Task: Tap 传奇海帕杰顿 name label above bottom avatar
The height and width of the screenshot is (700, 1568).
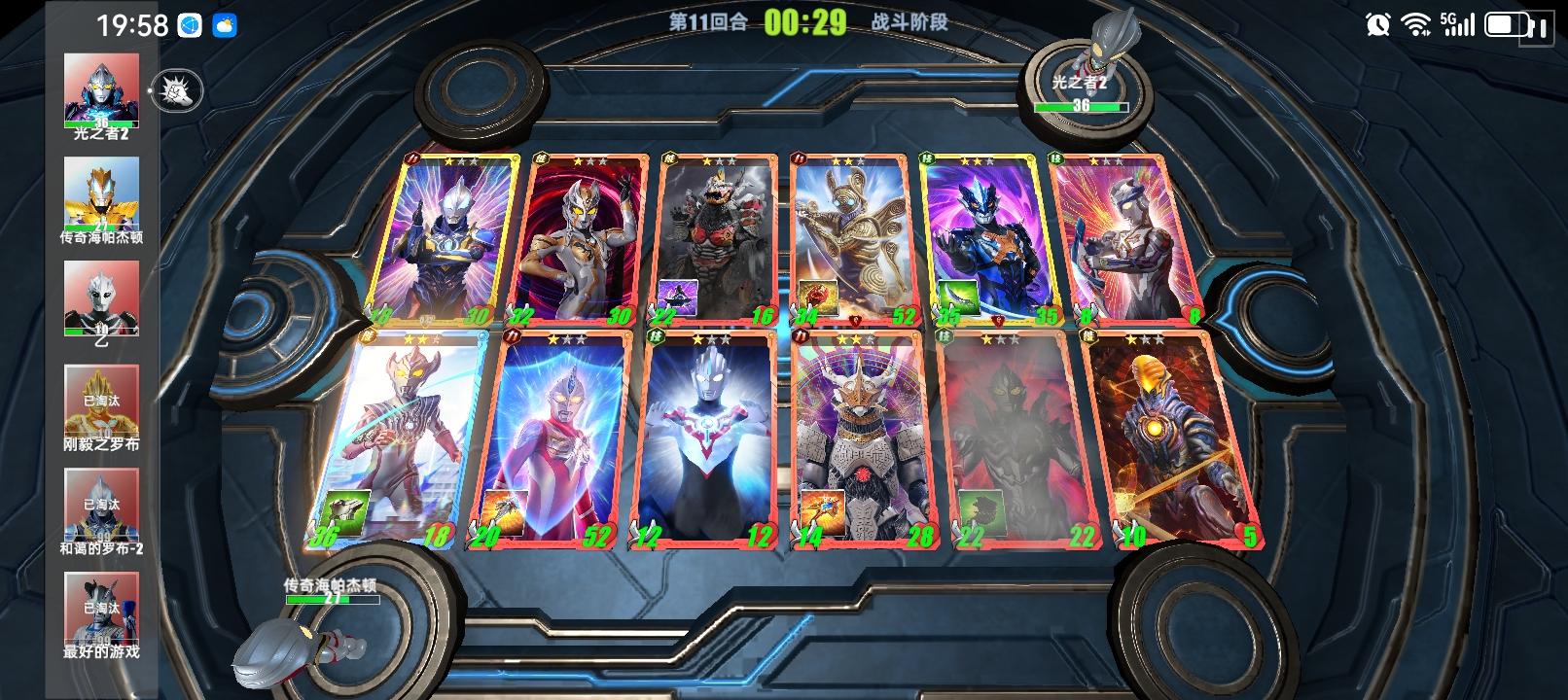Action: [331, 585]
